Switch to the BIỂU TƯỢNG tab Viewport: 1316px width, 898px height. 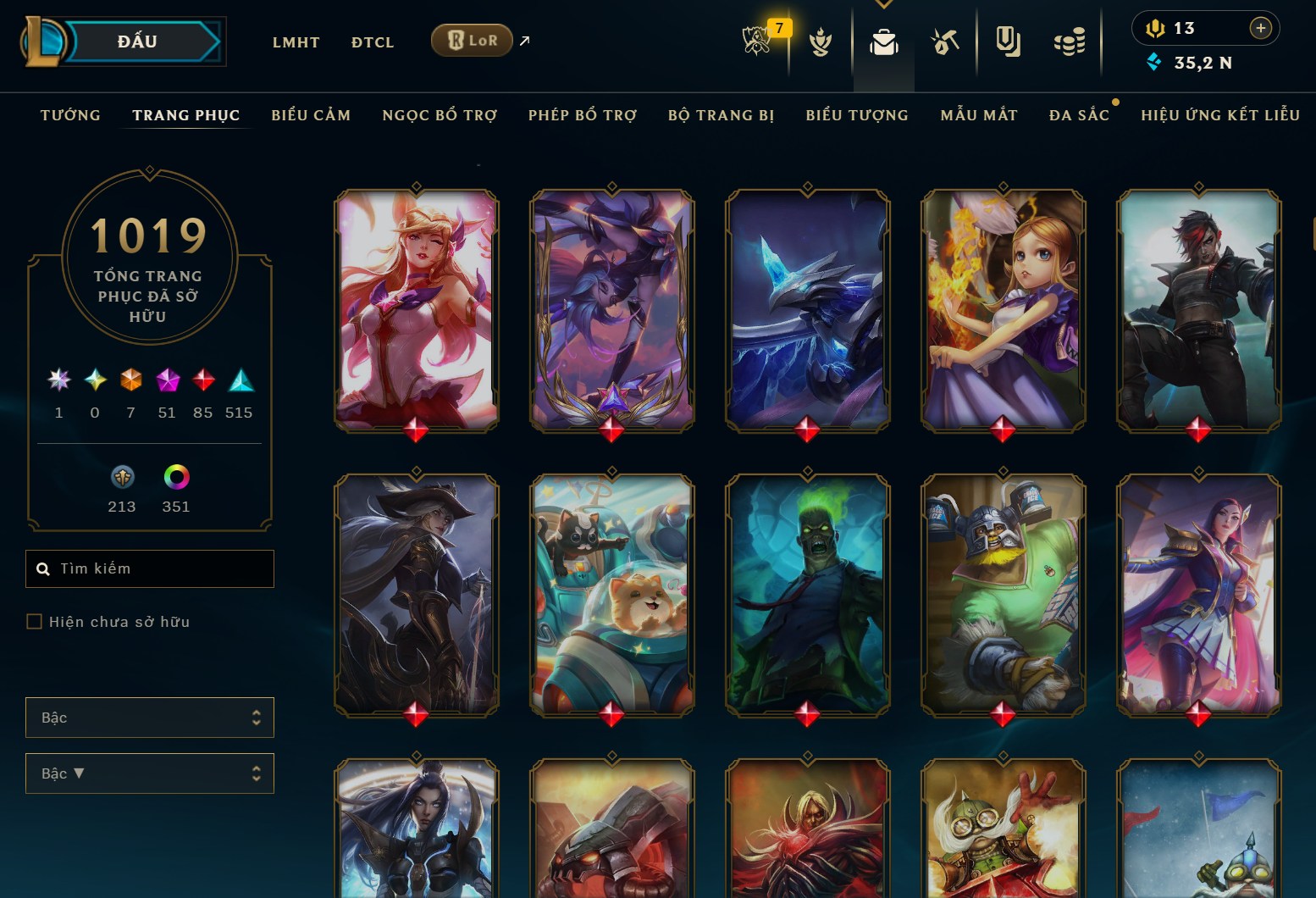(x=857, y=115)
